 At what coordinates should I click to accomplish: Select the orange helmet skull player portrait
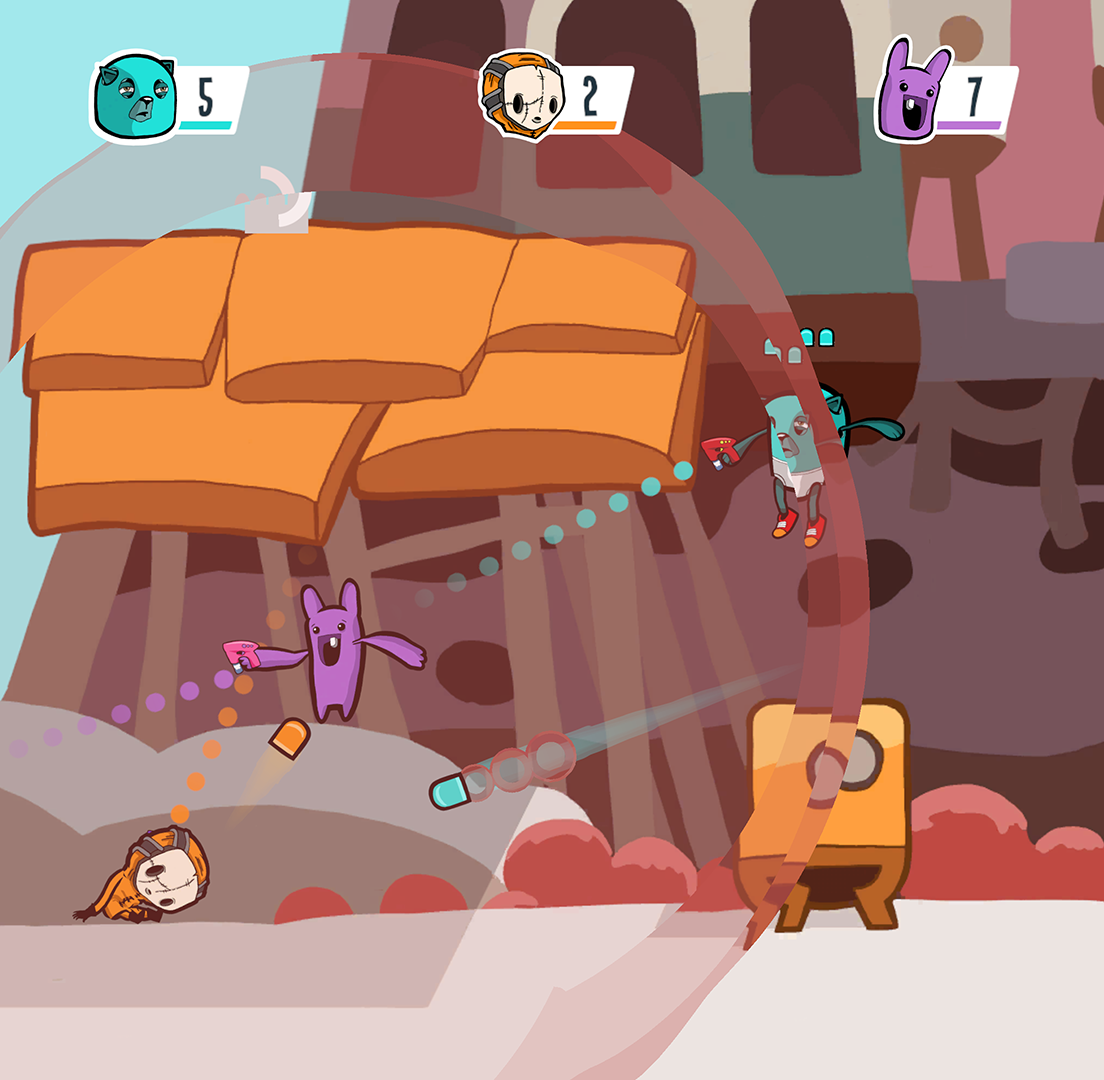(x=521, y=96)
